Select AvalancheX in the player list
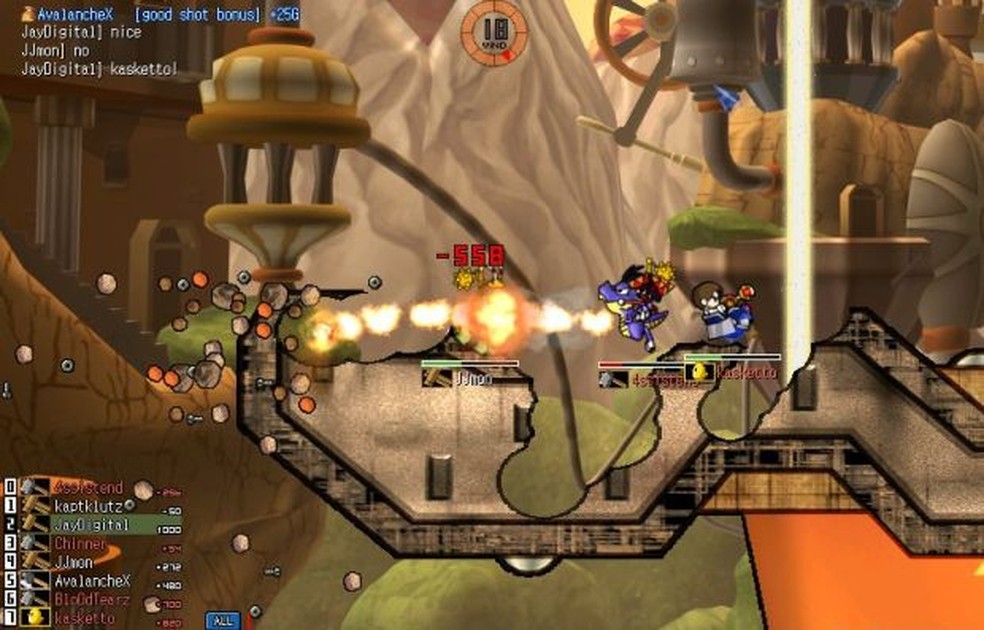The width and height of the screenshot is (984, 630). coord(90,581)
